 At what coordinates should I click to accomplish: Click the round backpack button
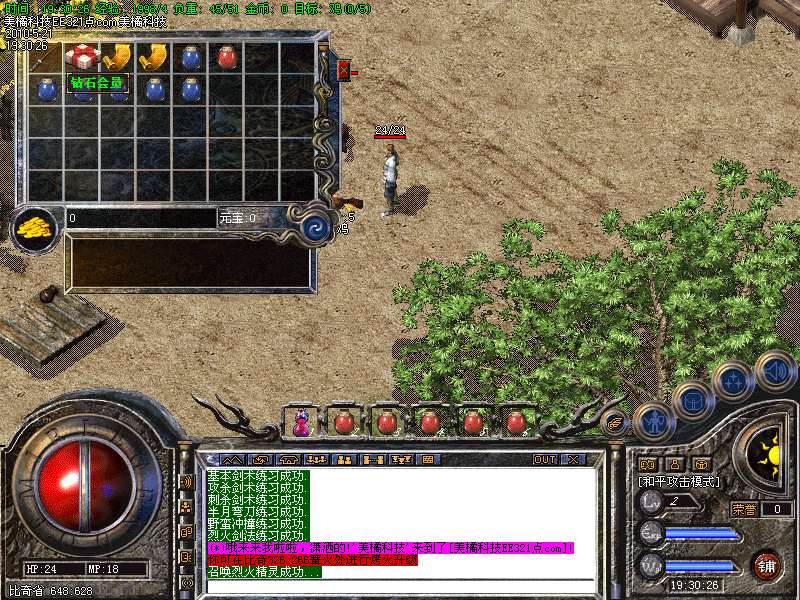pyautogui.click(x=691, y=401)
